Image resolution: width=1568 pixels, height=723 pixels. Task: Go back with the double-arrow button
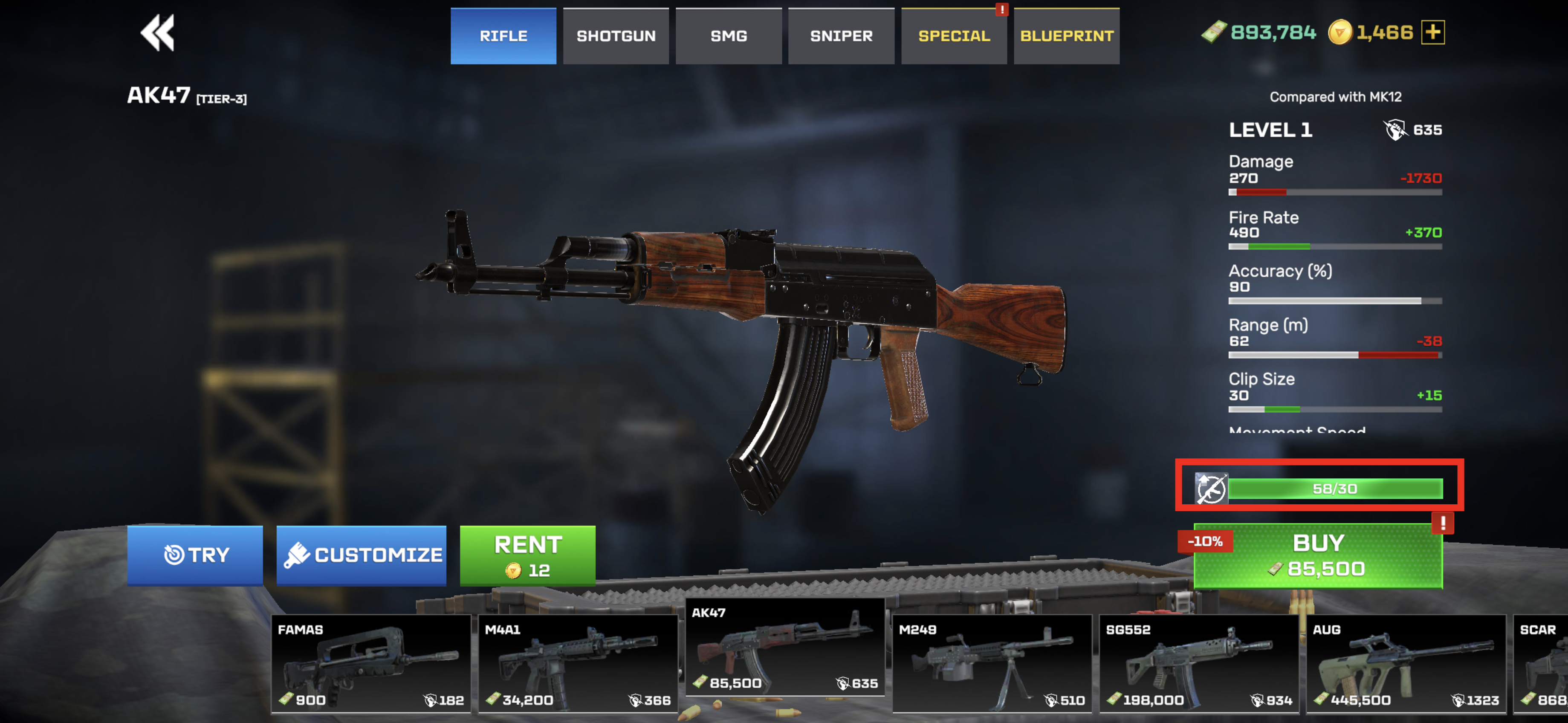[x=158, y=33]
